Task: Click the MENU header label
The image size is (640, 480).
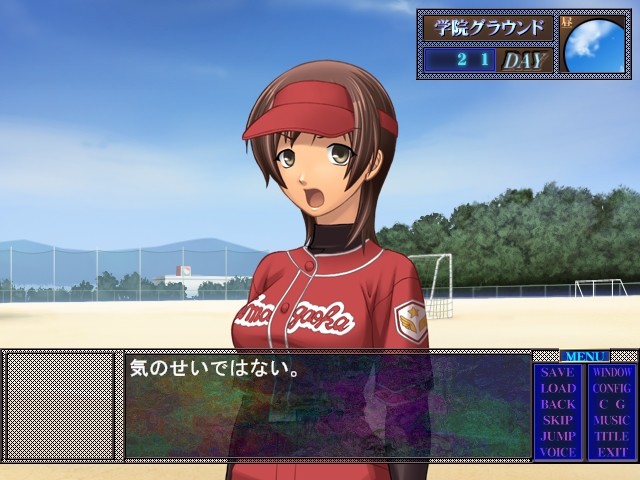Action: coord(584,356)
